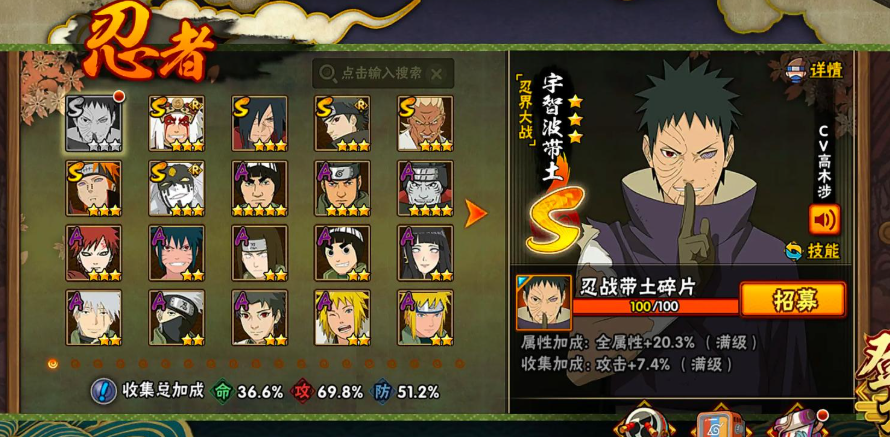Select the long-haired Neji portrait
Viewport: 890px width, 437px height.
pyautogui.click(x=259, y=253)
